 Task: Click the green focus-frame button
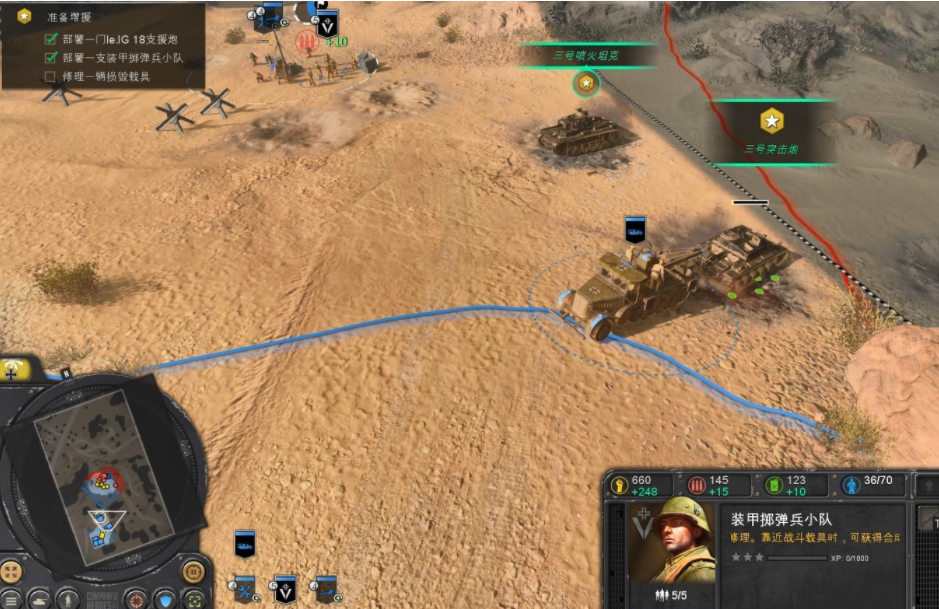[x=193, y=598]
